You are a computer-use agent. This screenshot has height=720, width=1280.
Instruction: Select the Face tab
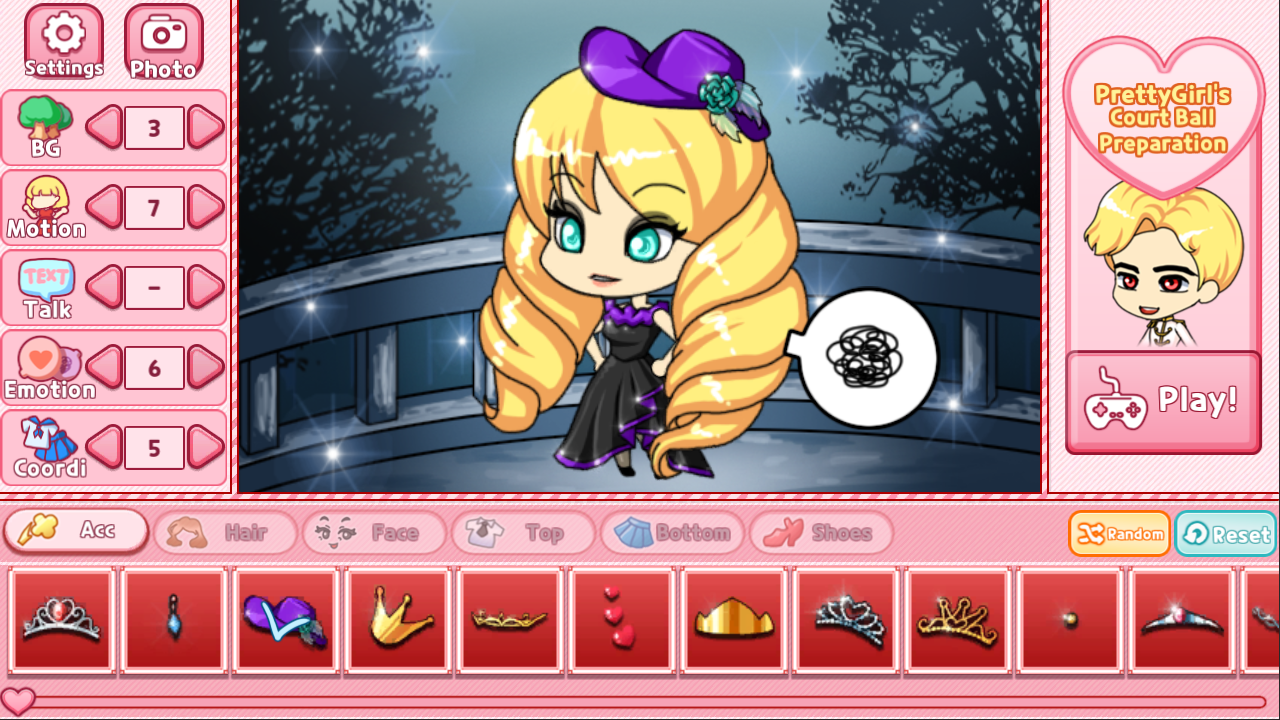click(374, 533)
